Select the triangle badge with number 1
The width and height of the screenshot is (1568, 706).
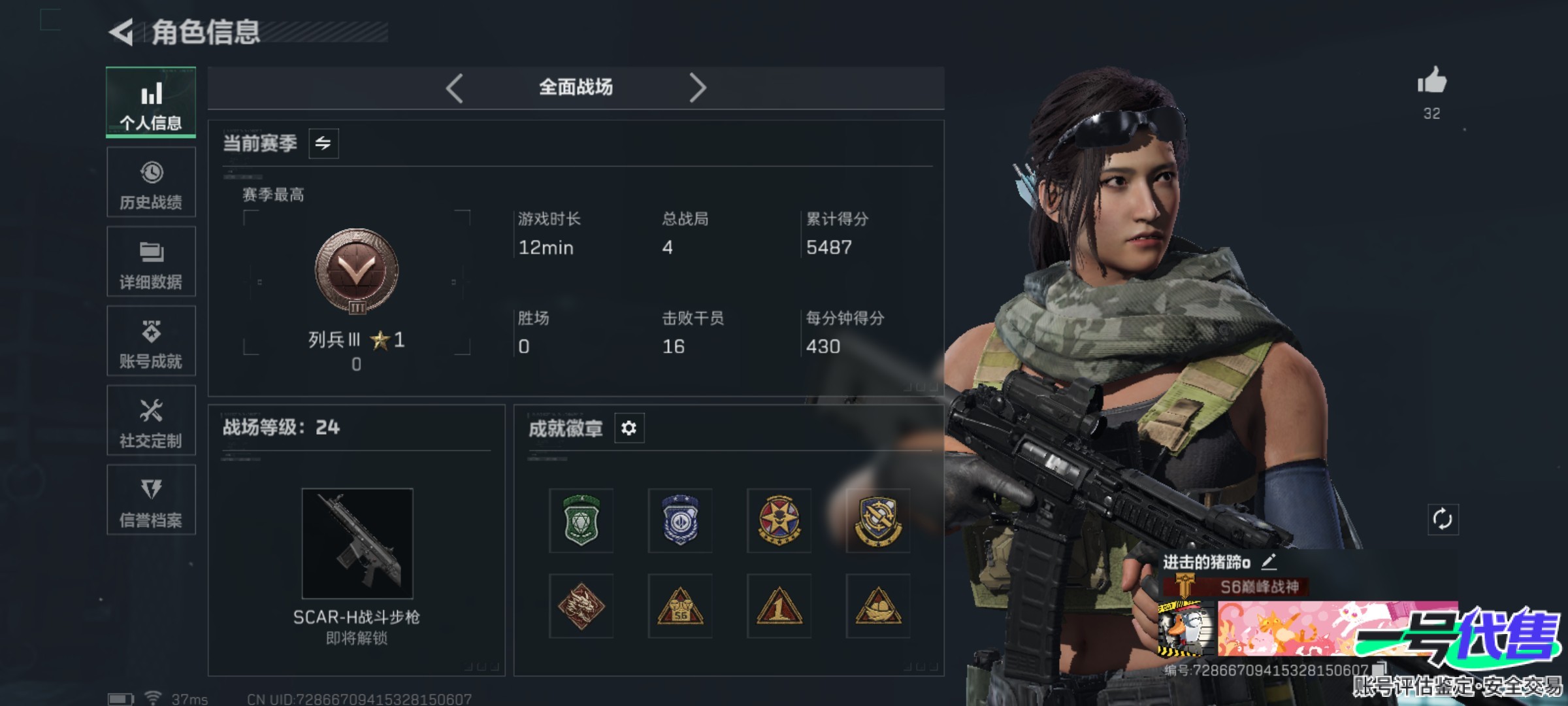pyautogui.click(x=779, y=606)
